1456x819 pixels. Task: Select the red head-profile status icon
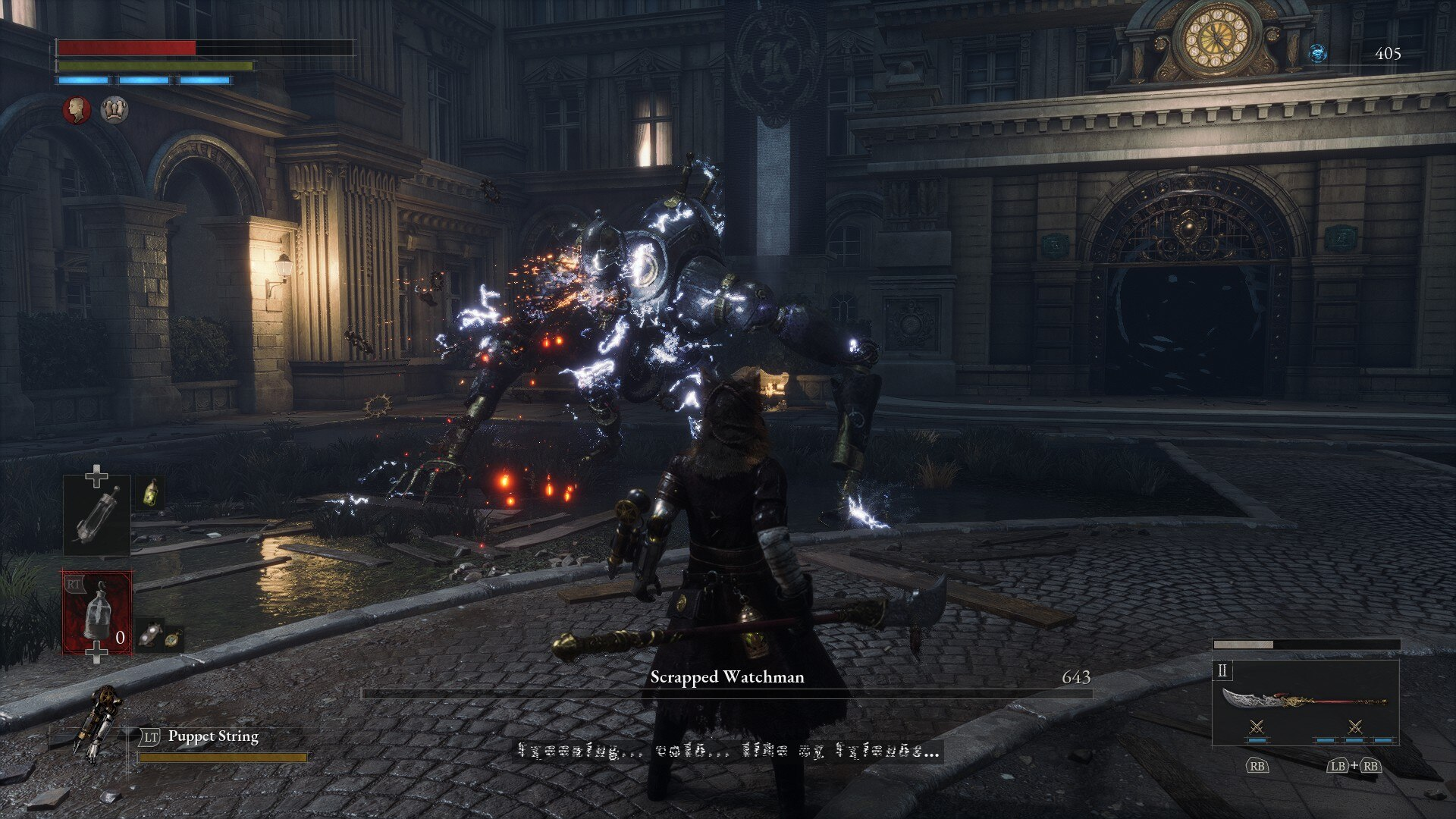76,110
